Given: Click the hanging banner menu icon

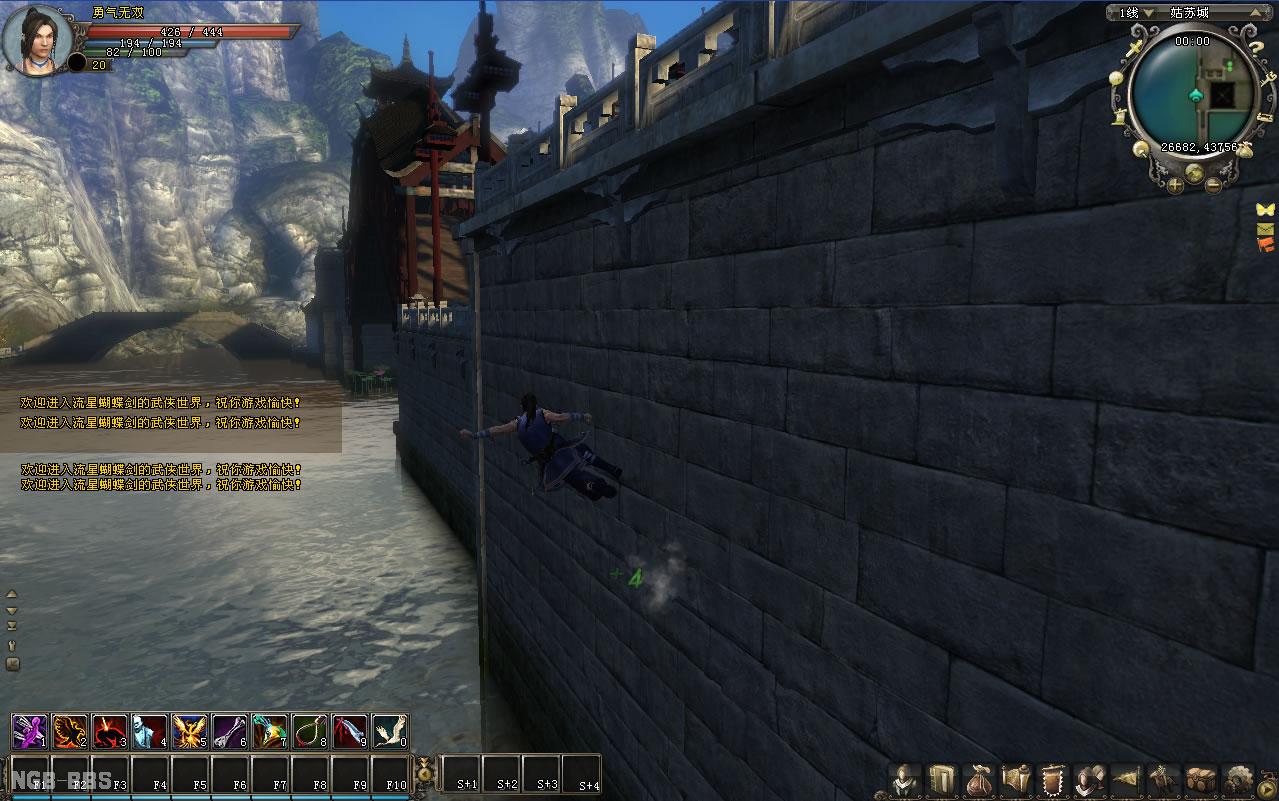Looking at the screenshot, I should [1051, 780].
